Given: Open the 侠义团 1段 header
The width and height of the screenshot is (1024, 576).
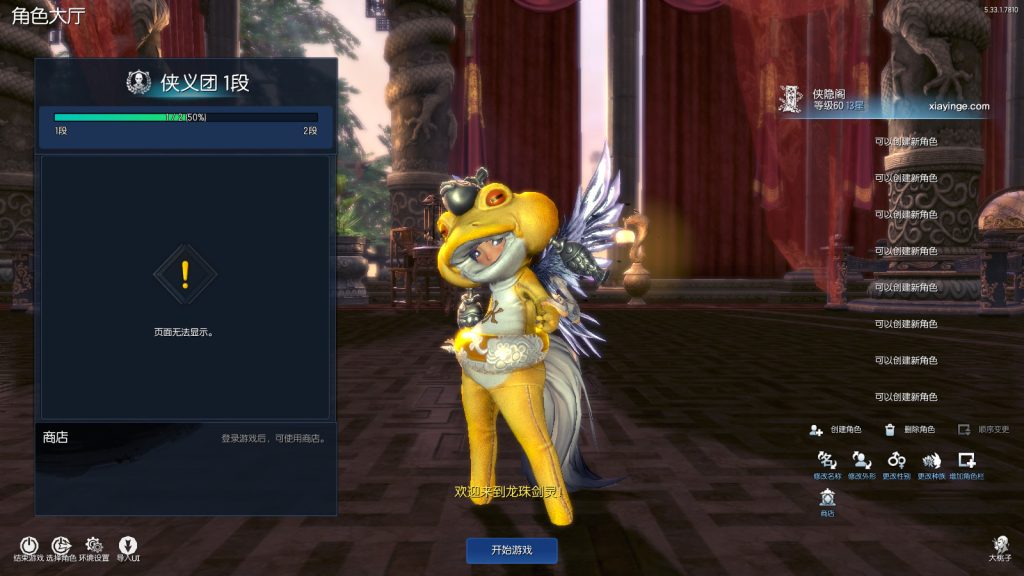Looking at the screenshot, I should tap(186, 83).
